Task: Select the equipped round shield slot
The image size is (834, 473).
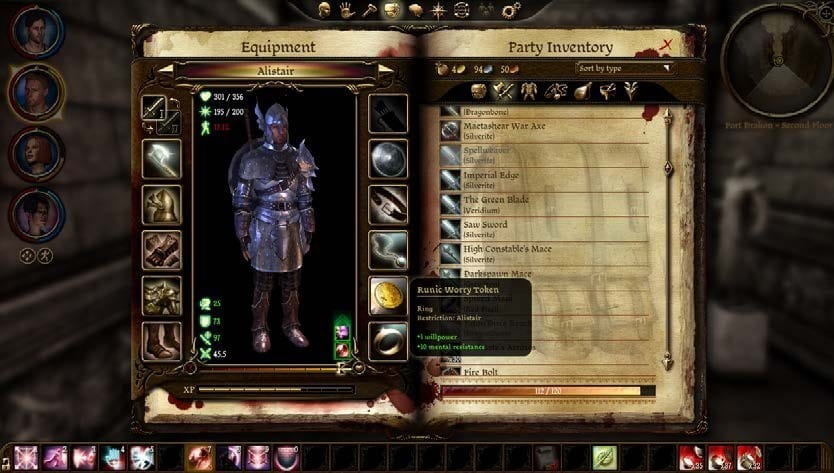Action: (388, 159)
